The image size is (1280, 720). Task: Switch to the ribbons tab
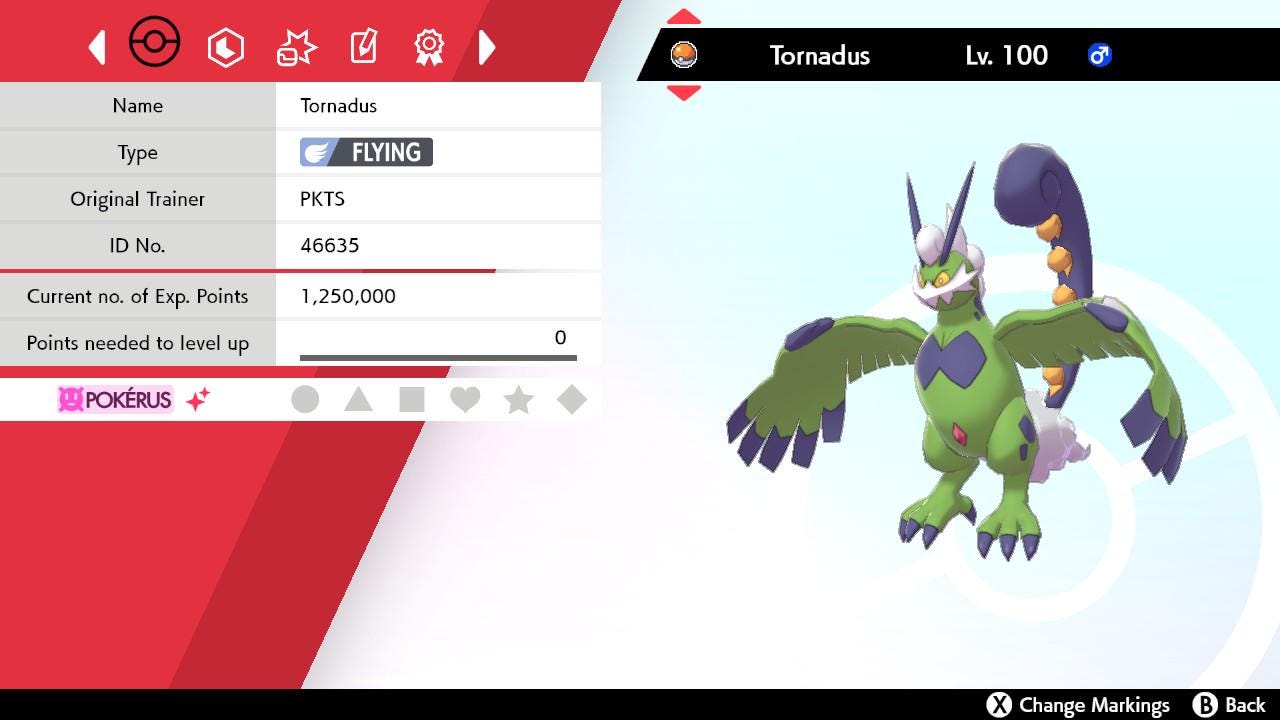tap(429, 47)
